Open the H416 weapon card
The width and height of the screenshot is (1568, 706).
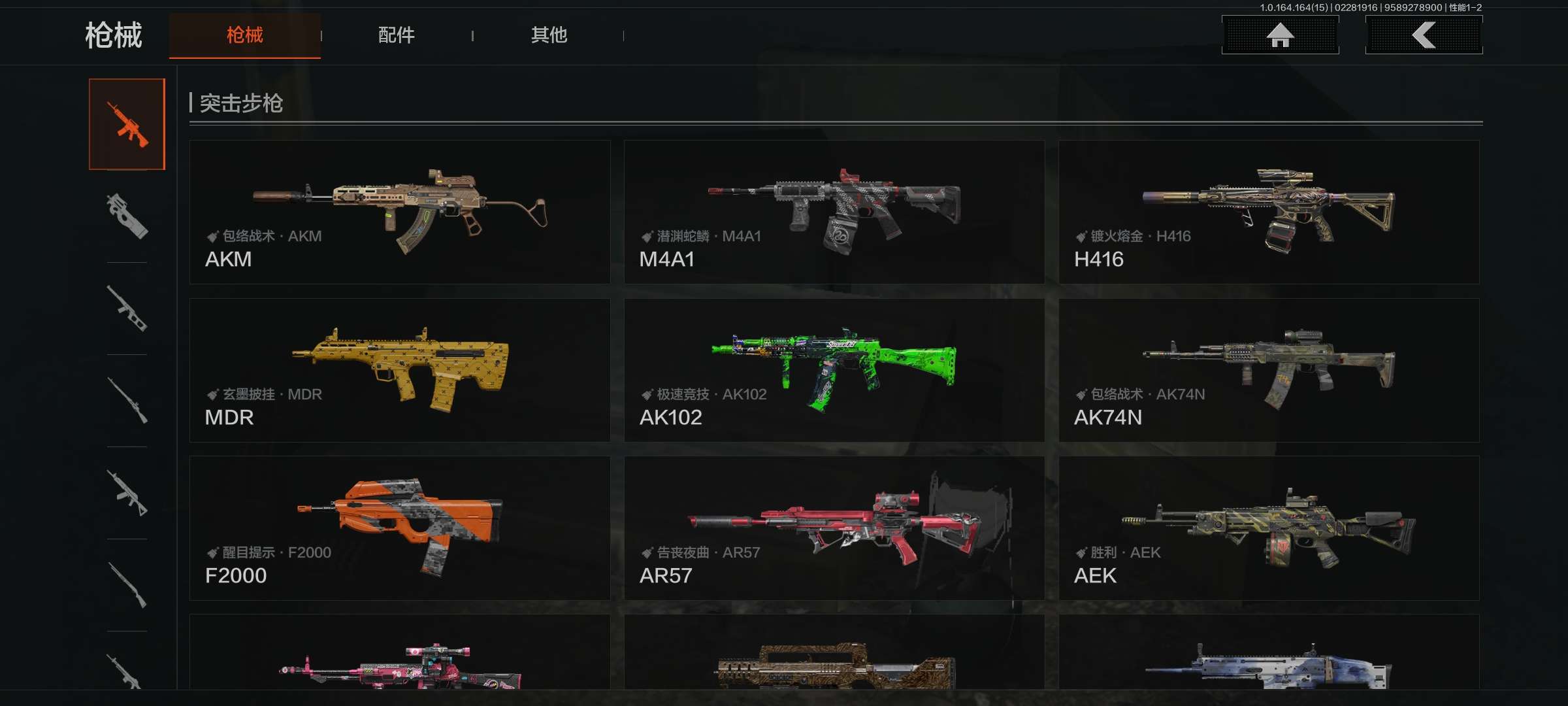[x=1269, y=212]
